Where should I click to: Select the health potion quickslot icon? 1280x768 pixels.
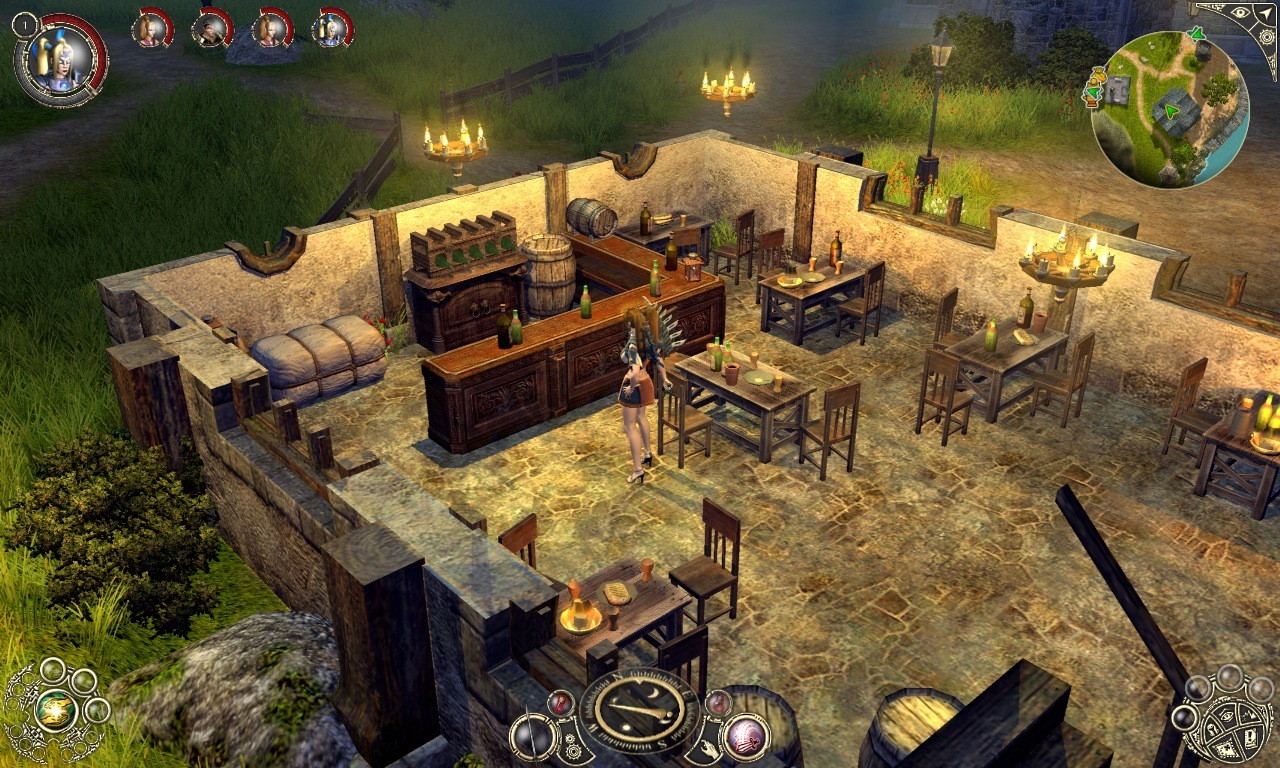click(x=719, y=704)
